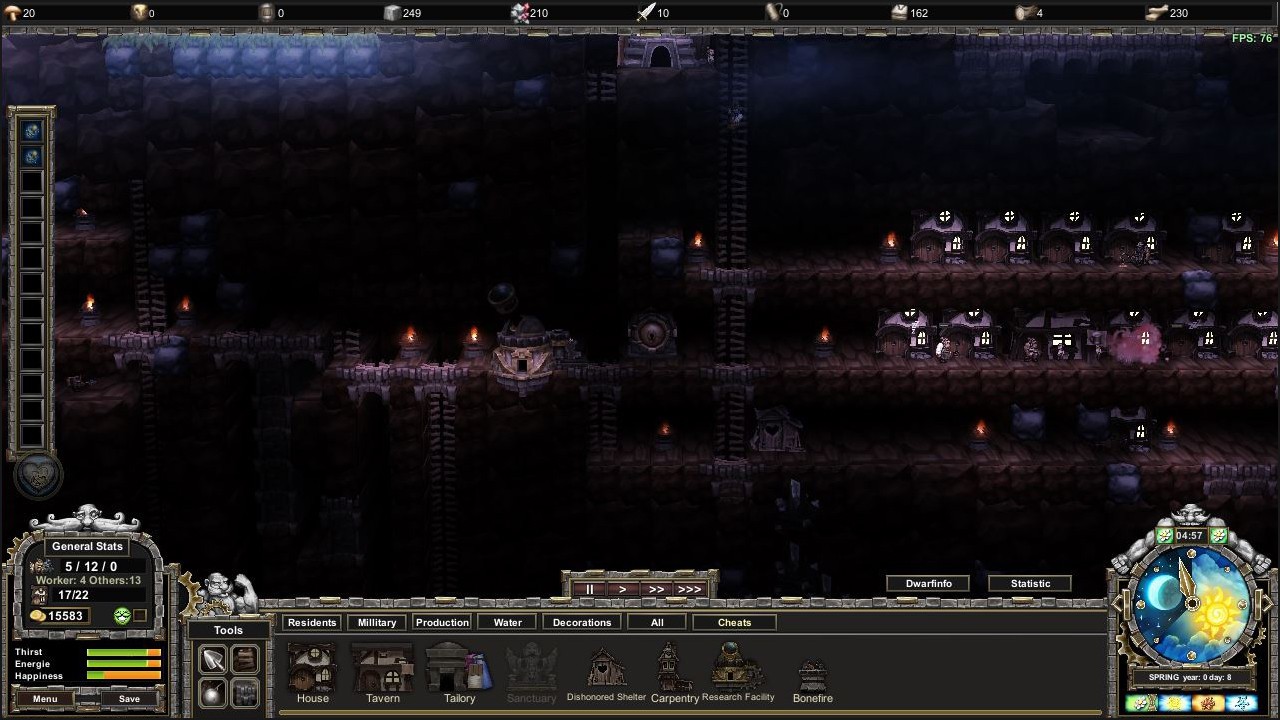Switch to the Decorations tab
Viewport: 1280px width, 720px height.
[581, 621]
